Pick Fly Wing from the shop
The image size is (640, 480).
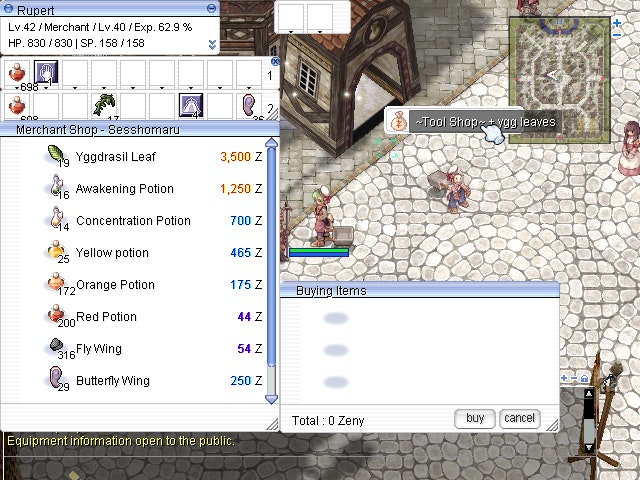click(99, 349)
